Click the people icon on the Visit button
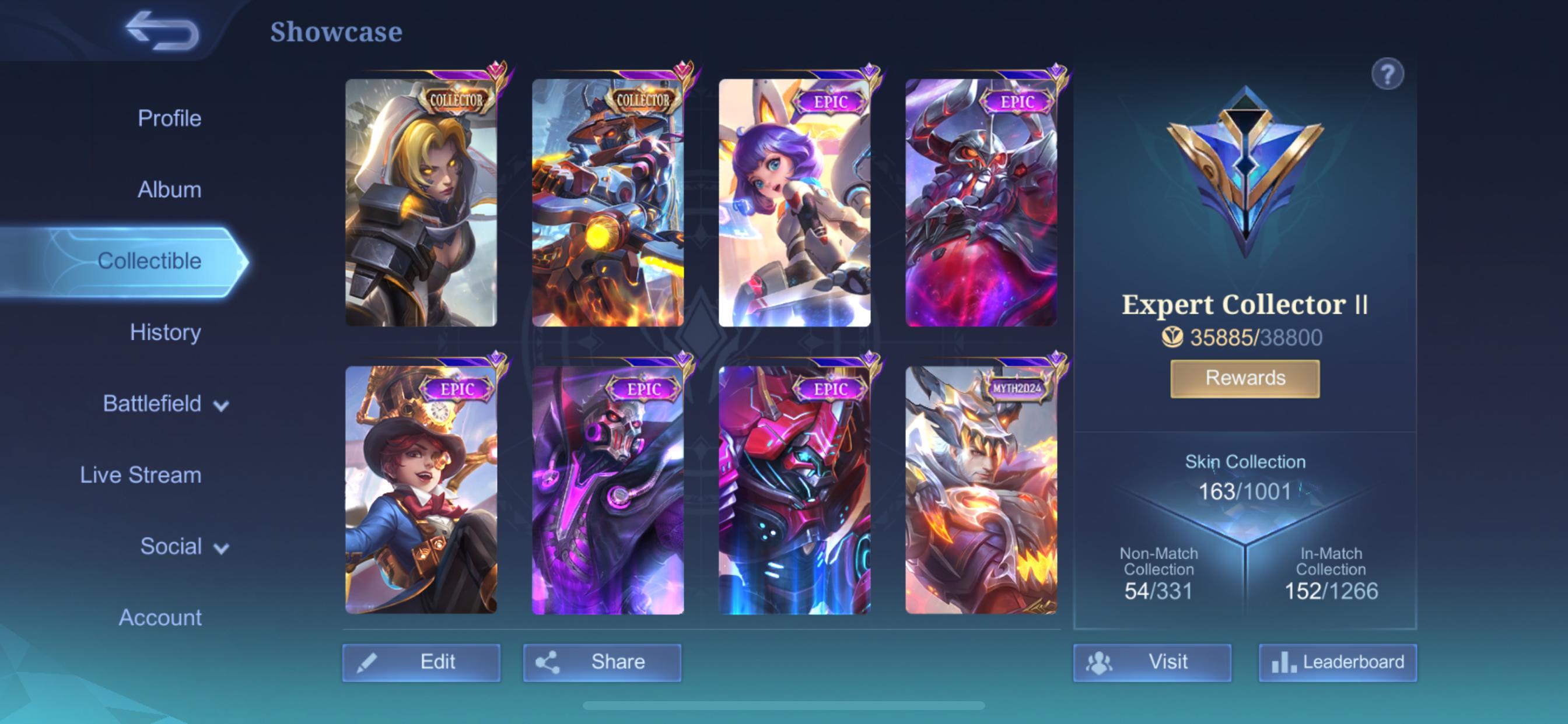 (x=1102, y=661)
